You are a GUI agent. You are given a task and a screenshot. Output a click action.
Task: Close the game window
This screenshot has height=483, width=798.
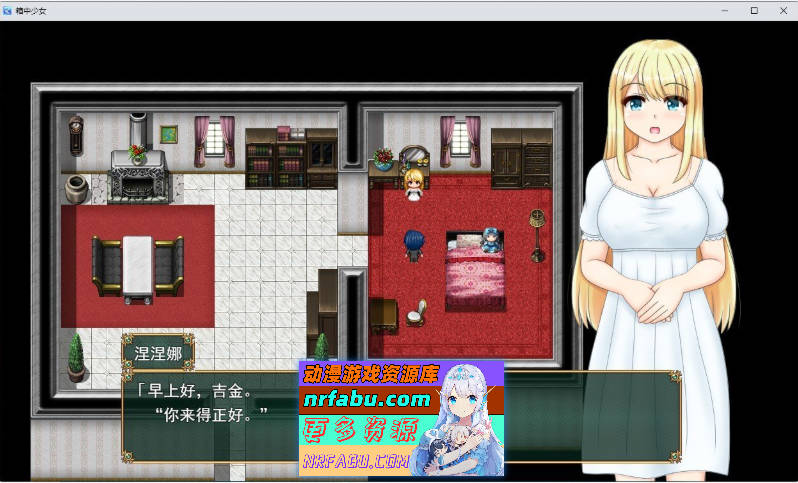pos(783,10)
